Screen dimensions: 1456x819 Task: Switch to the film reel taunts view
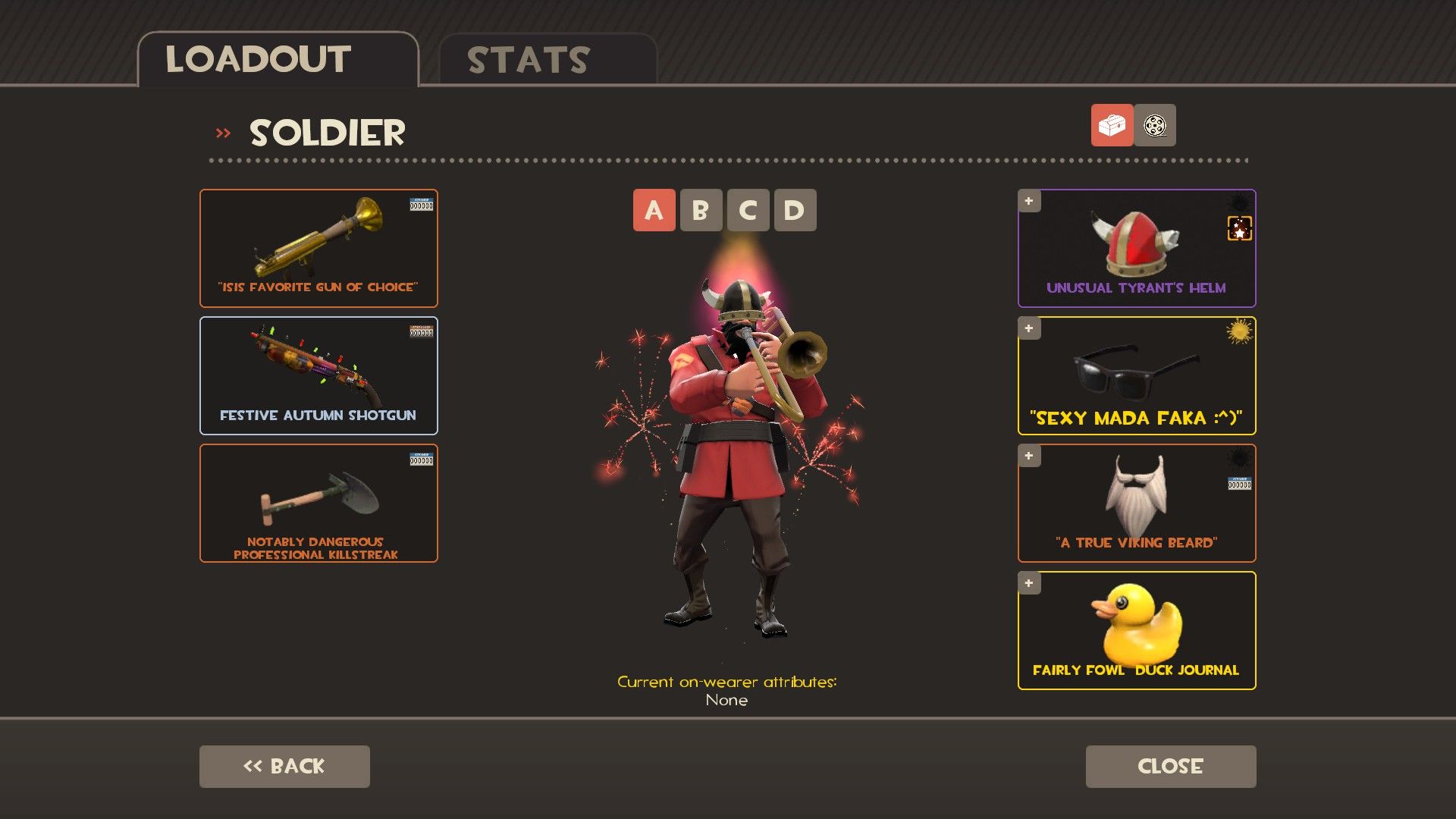pos(1155,125)
